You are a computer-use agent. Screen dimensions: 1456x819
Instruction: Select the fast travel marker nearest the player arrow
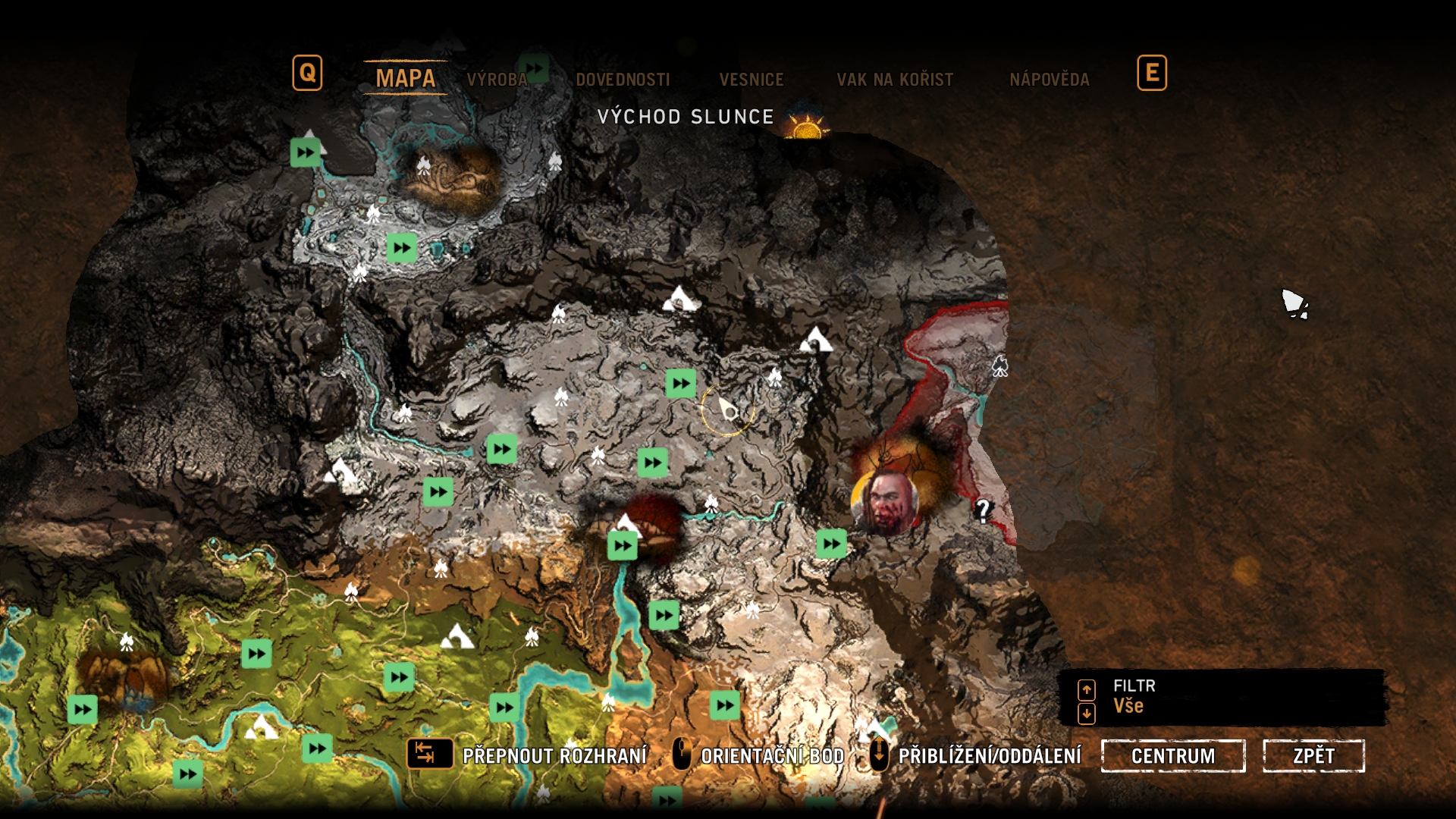(x=680, y=384)
